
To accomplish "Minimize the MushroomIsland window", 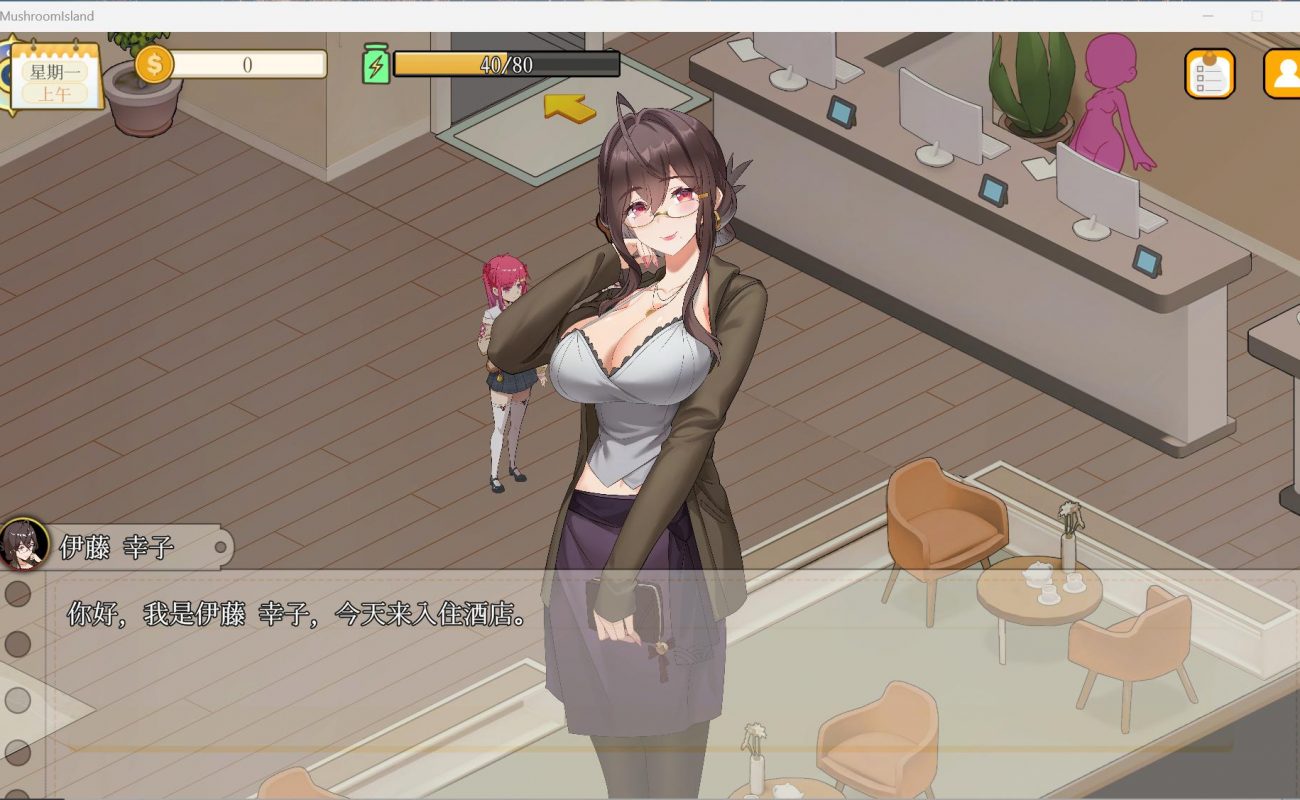I will click(1208, 16).
